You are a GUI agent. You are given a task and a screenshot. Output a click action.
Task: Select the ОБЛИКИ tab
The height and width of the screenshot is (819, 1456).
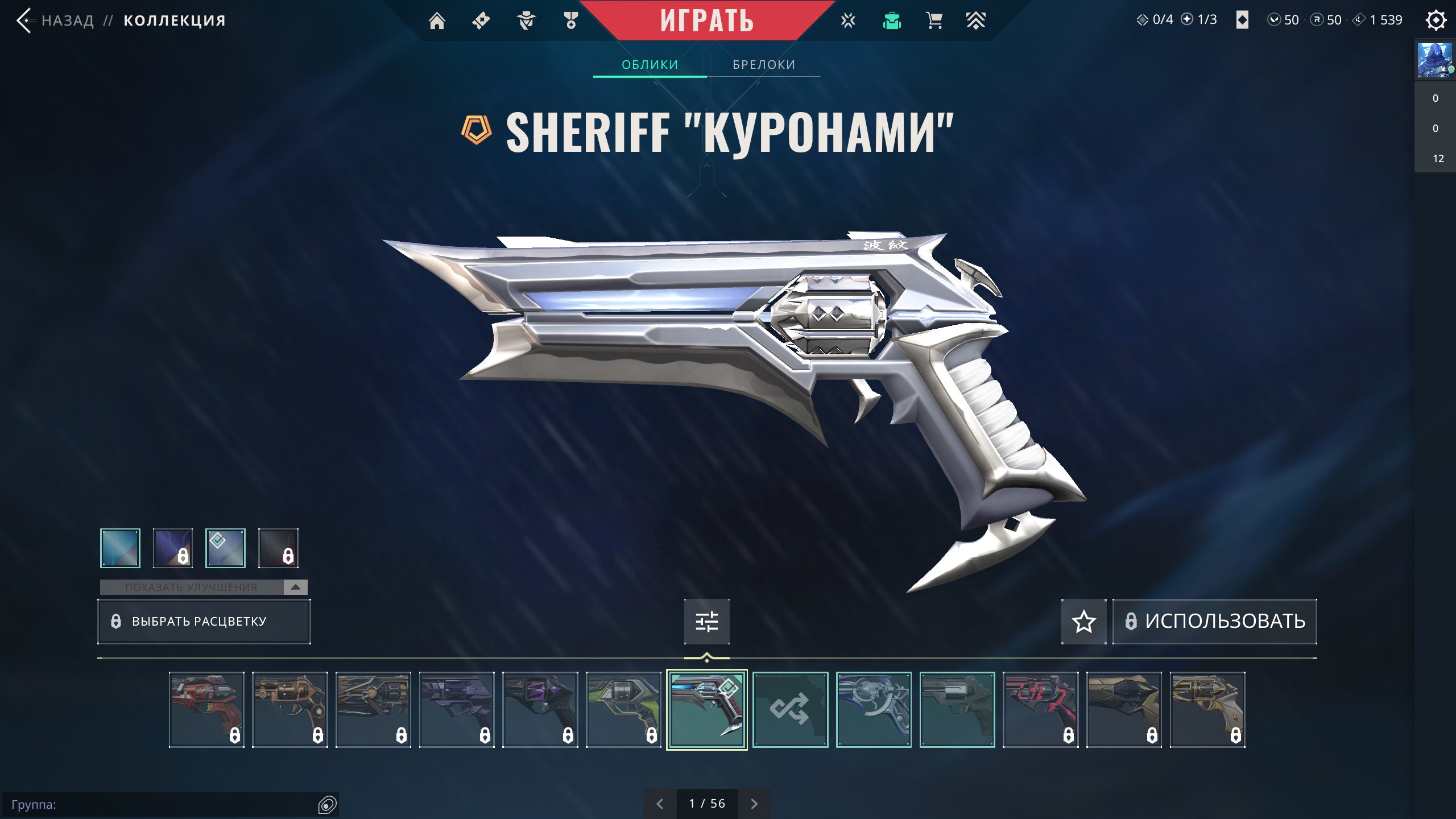click(650, 65)
